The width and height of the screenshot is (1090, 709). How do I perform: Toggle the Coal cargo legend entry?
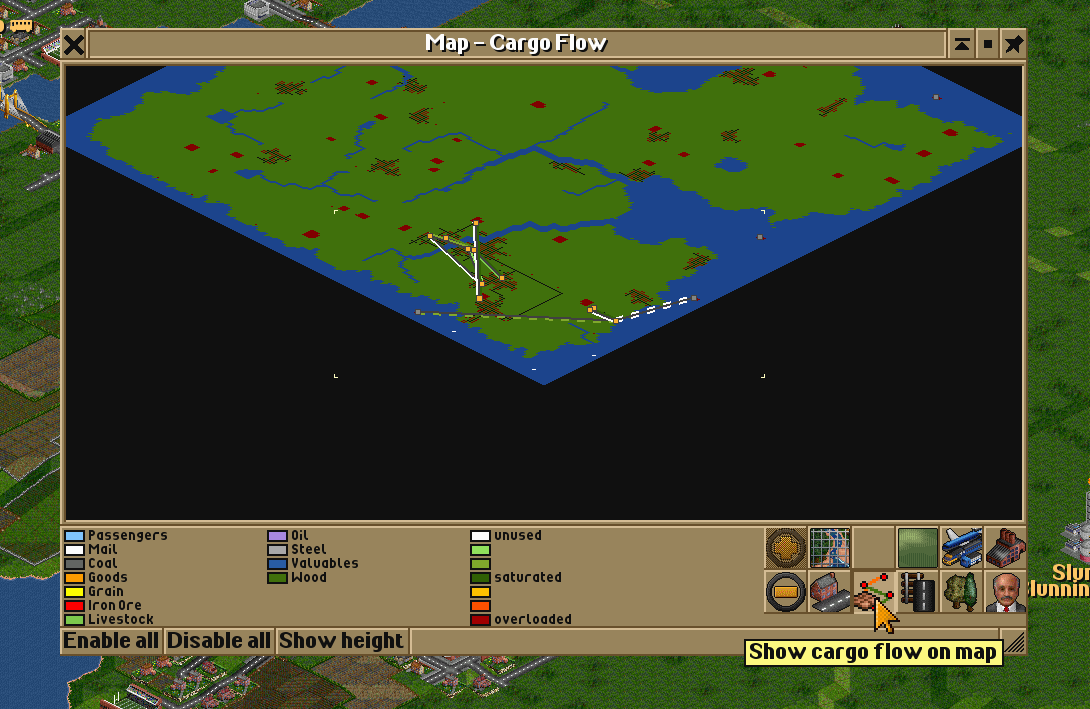pyautogui.click(x=102, y=564)
